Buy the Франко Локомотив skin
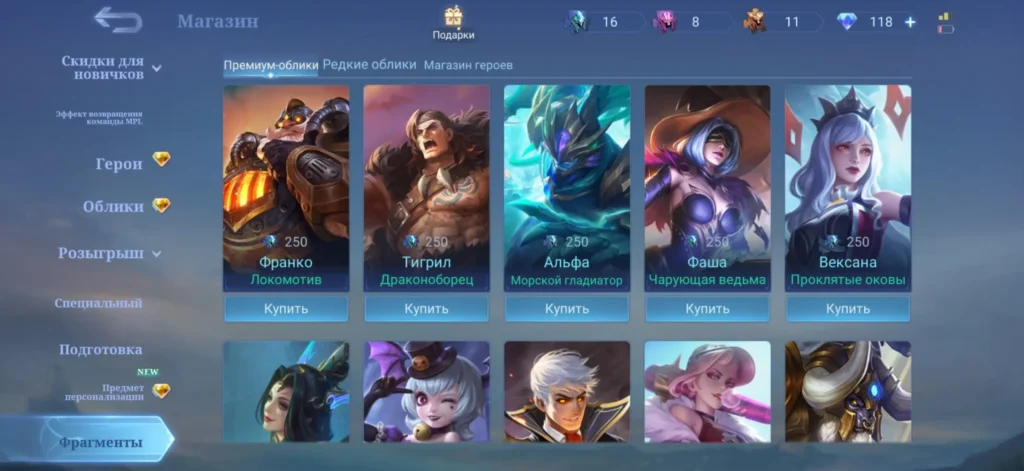This screenshot has height=471, width=1024. tap(285, 309)
